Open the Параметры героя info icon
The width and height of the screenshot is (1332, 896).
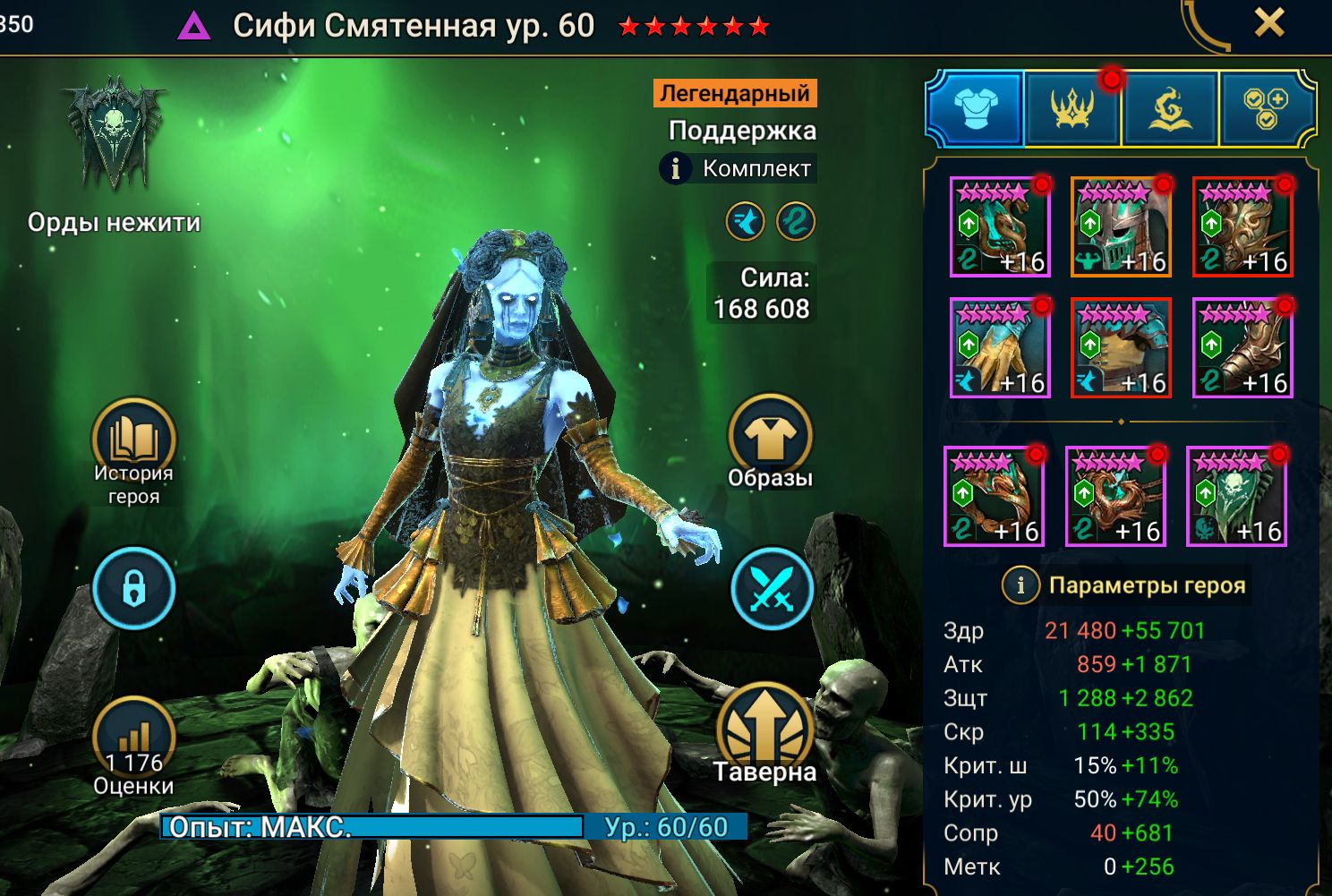(1020, 585)
